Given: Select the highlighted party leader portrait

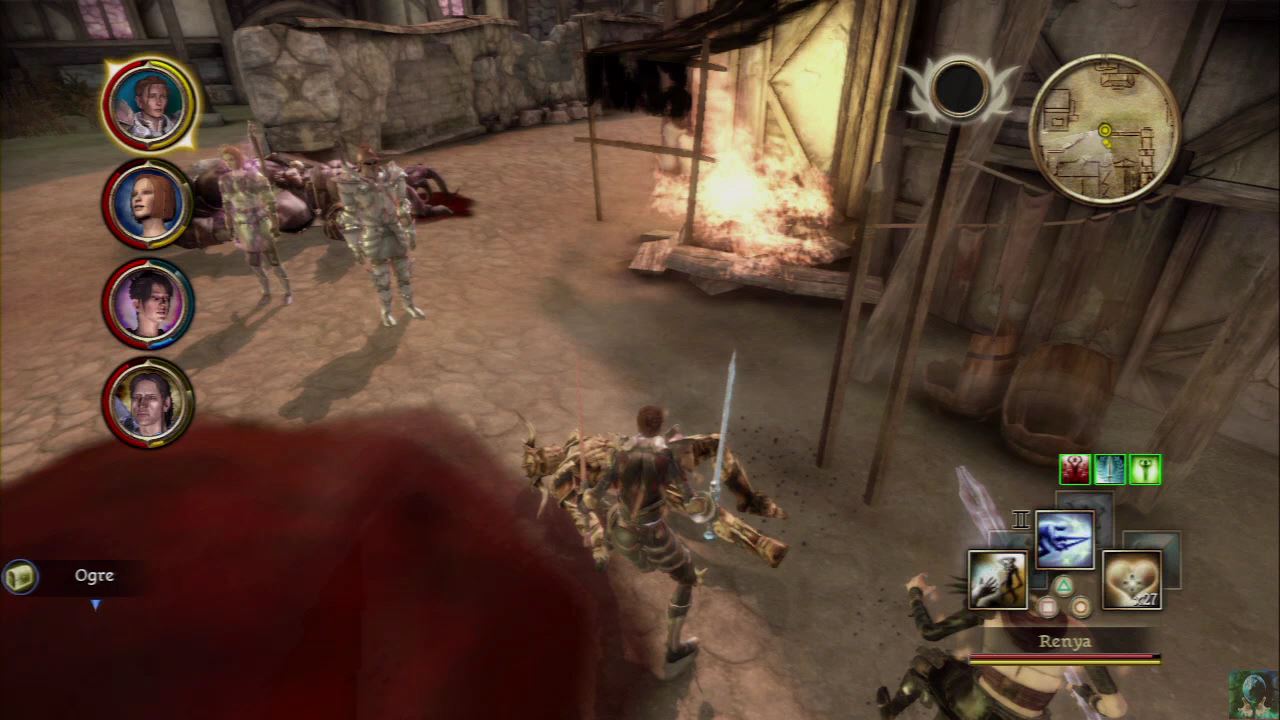Looking at the screenshot, I should pyautogui.click(x=151, y=103).
